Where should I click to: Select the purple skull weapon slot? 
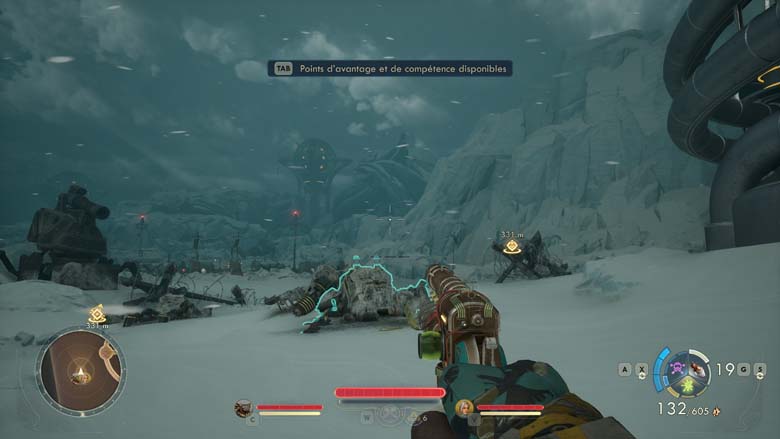(x=675, y=368)
